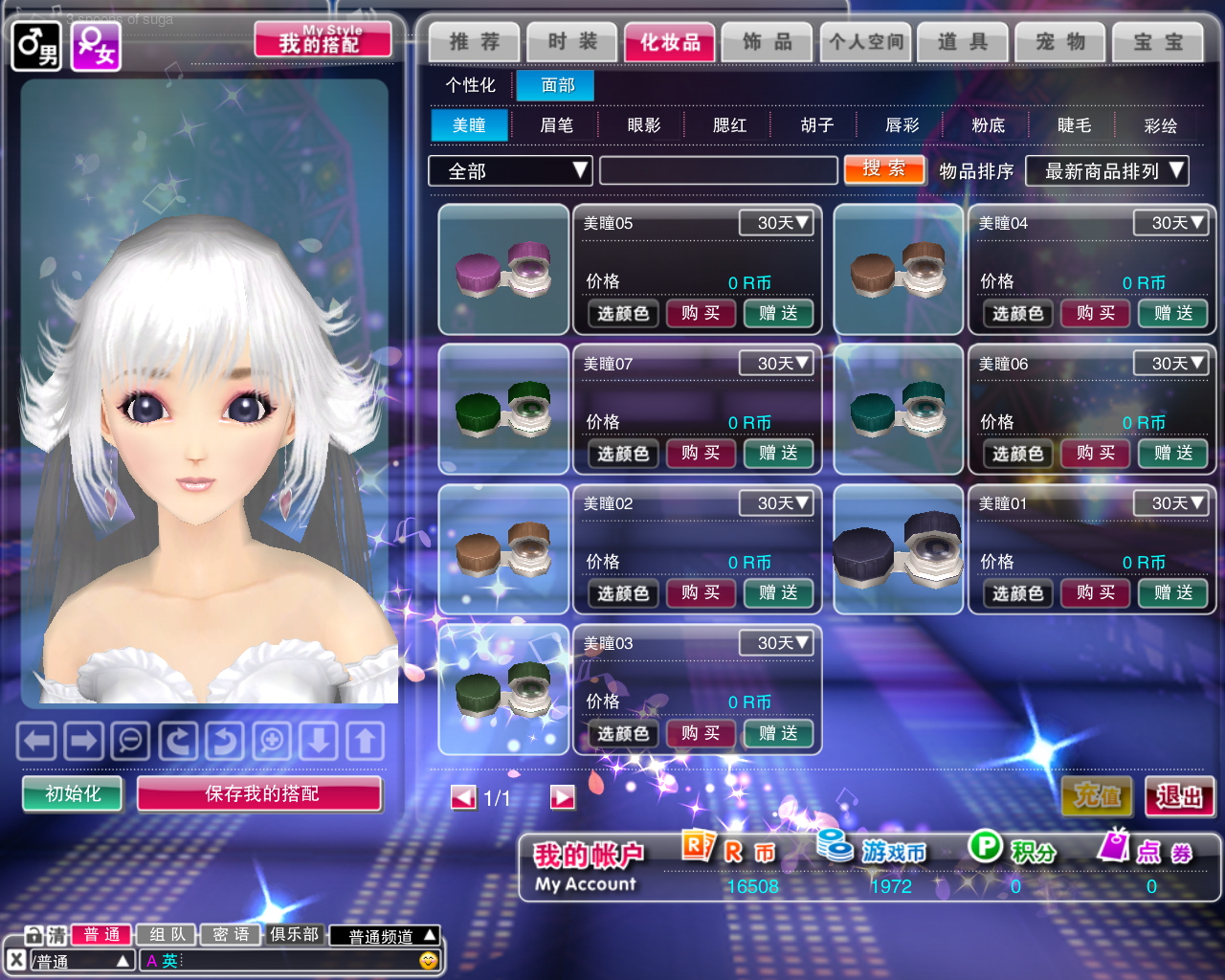The image size is (1225, 980).
Task: Open the 最新商品排列 sort dropdown
Action: click(x=1106, y=171)
